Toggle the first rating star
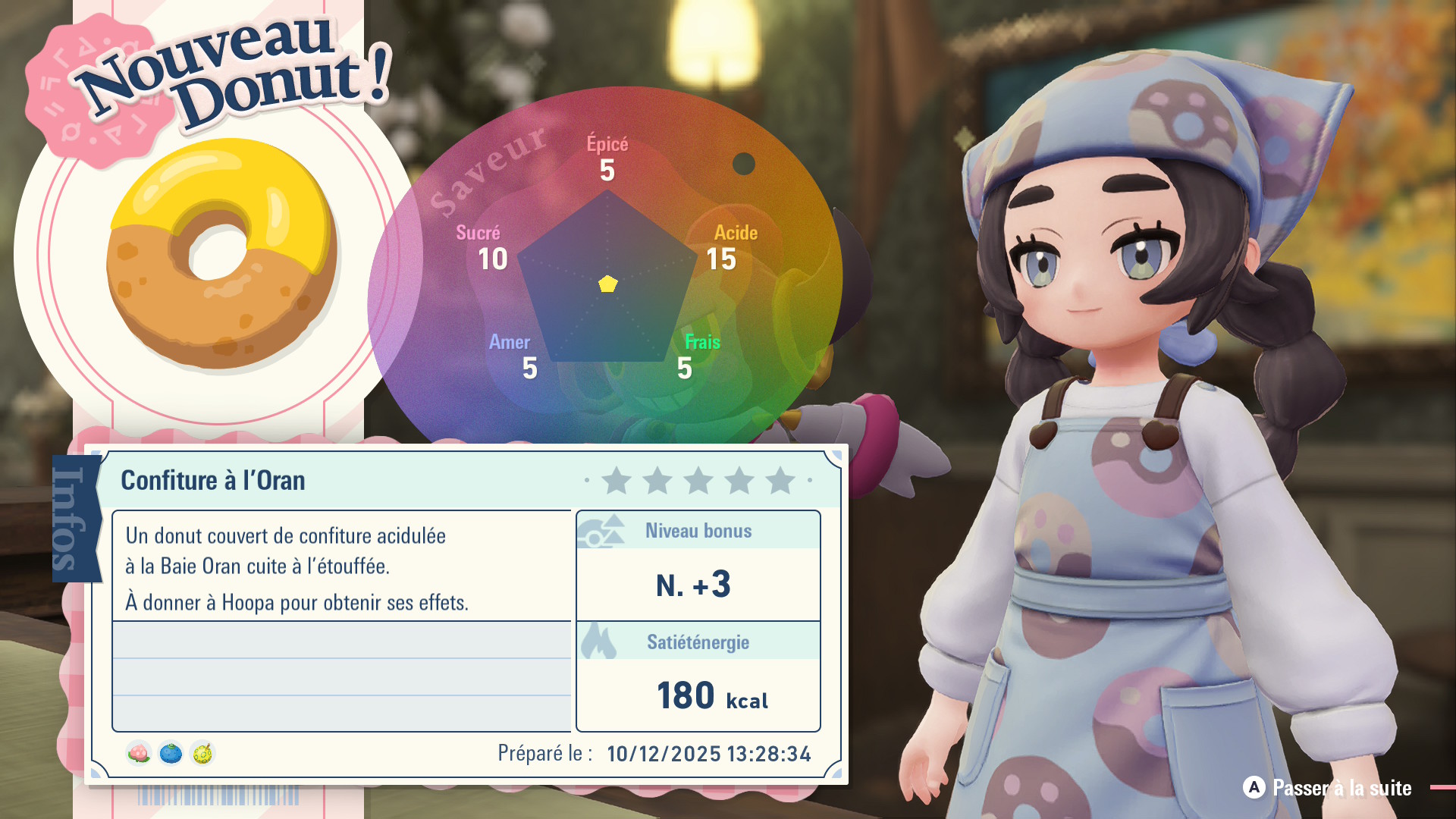 pos(616,480)
